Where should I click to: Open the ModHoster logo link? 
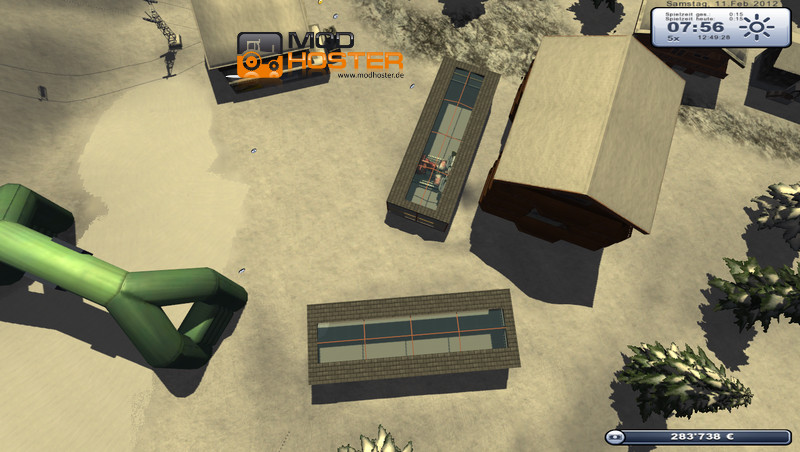320,56
